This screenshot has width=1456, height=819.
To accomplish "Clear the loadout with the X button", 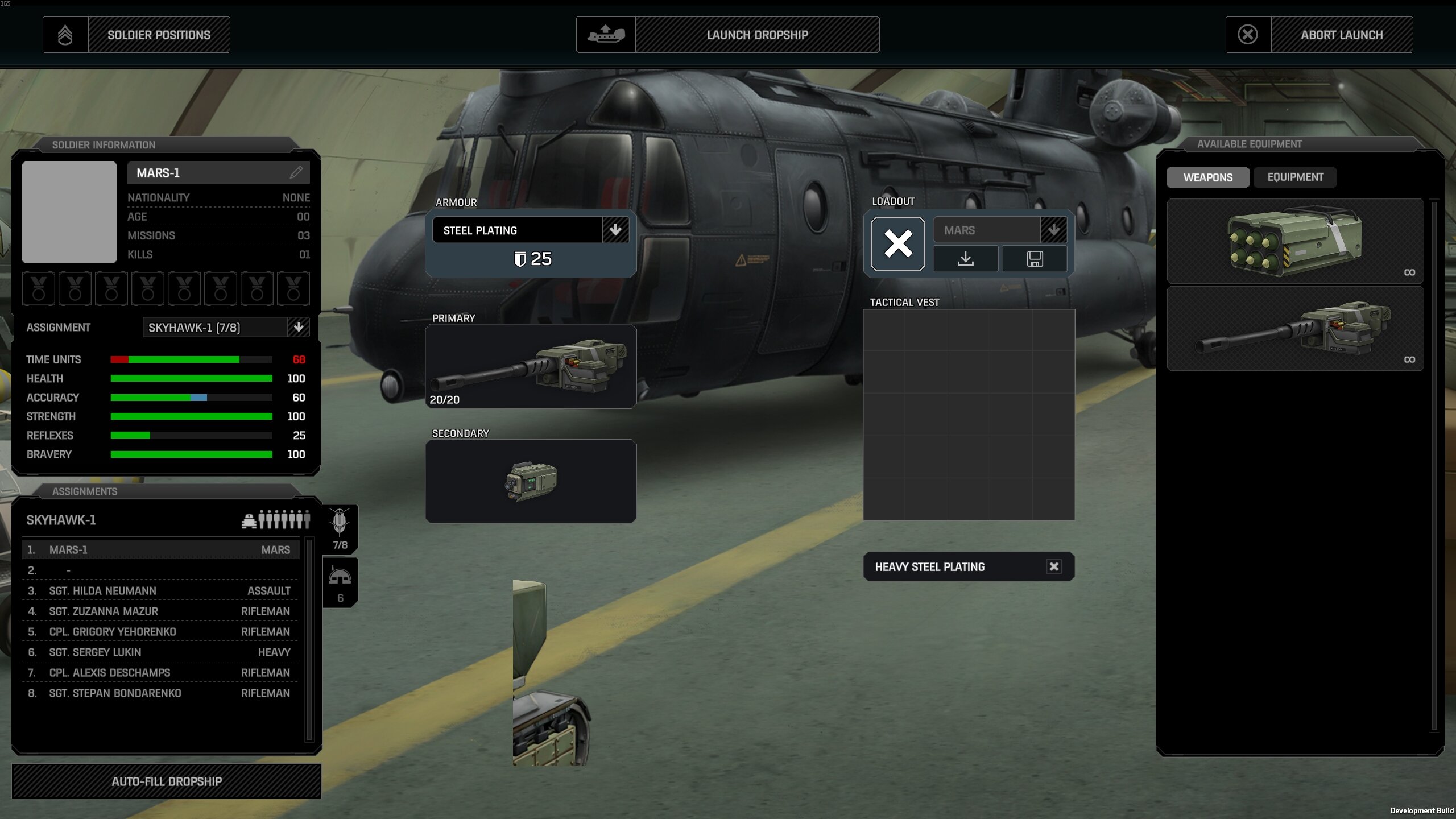I will tap(897, 243).
